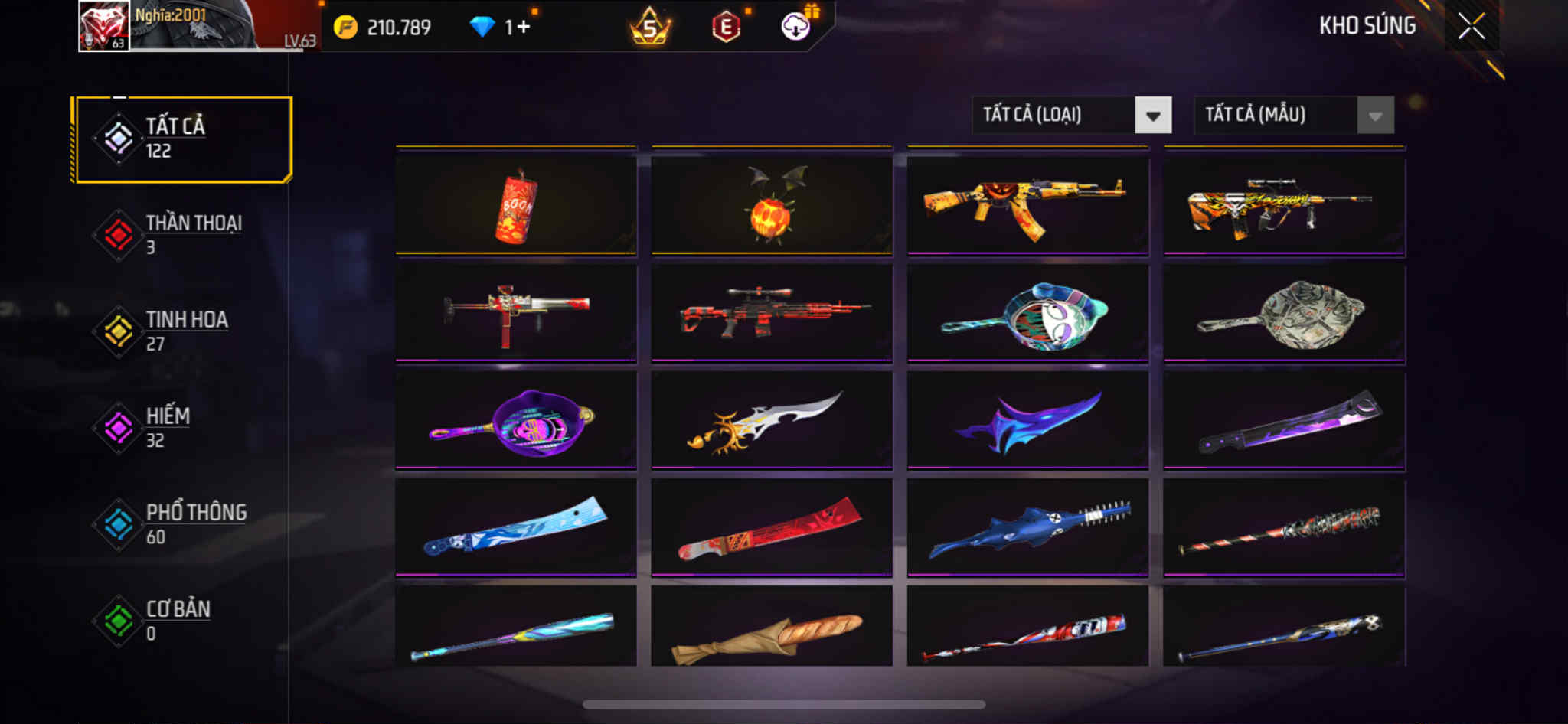Viewport: 1568px width, 724px height.
Task: Select the Tất Cả category tab
Action: pos(182,139)
